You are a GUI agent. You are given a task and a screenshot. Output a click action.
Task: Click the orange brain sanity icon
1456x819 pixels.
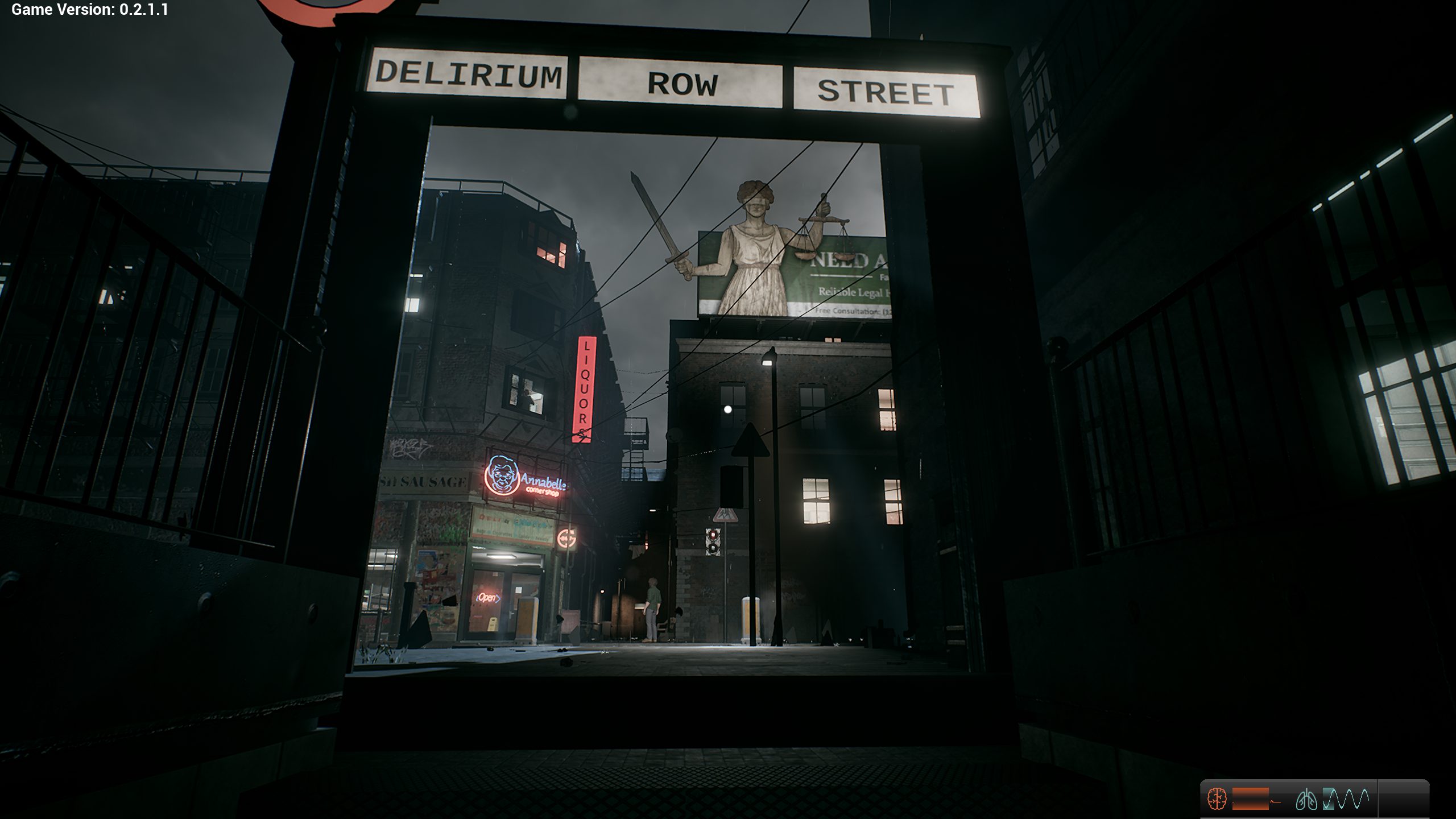click(1217, 799)
